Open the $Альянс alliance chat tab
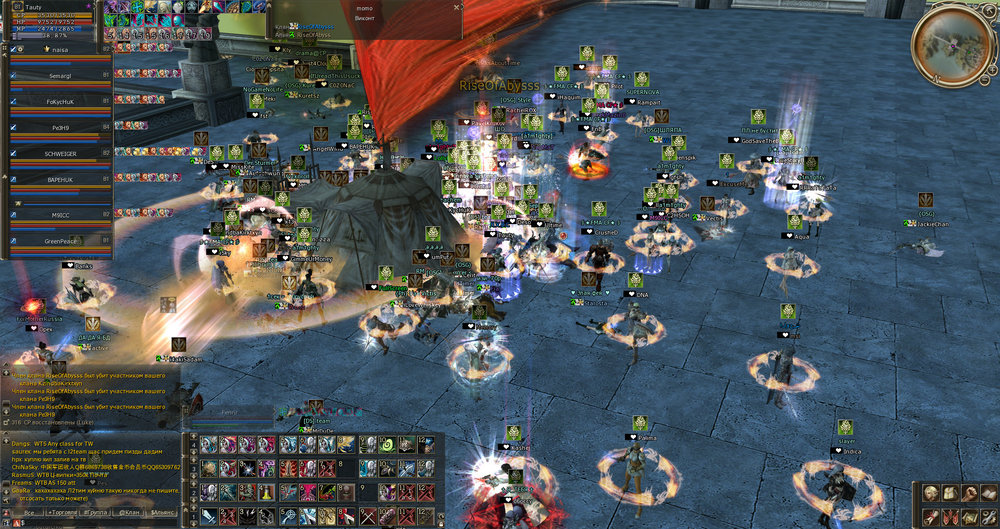 [164, 512]
